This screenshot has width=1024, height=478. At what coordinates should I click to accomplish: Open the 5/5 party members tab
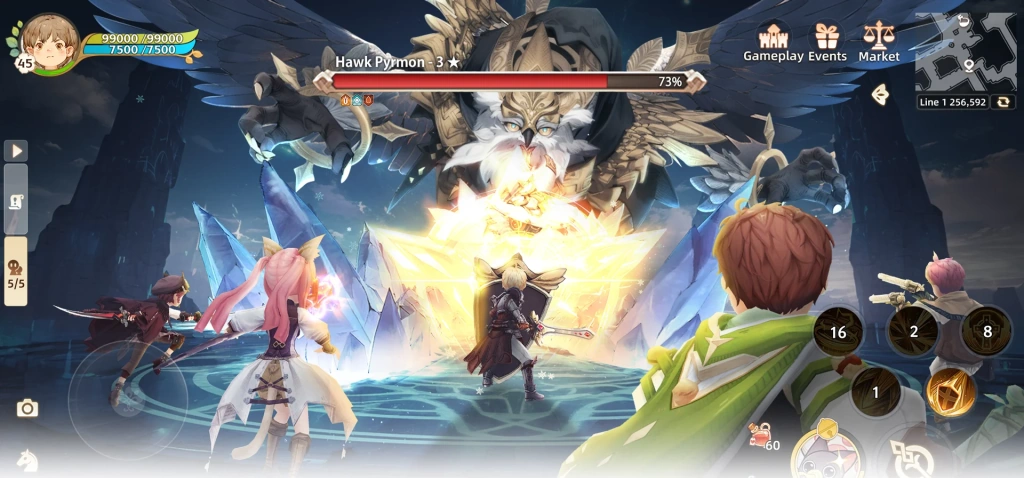(x=16, y=268)
